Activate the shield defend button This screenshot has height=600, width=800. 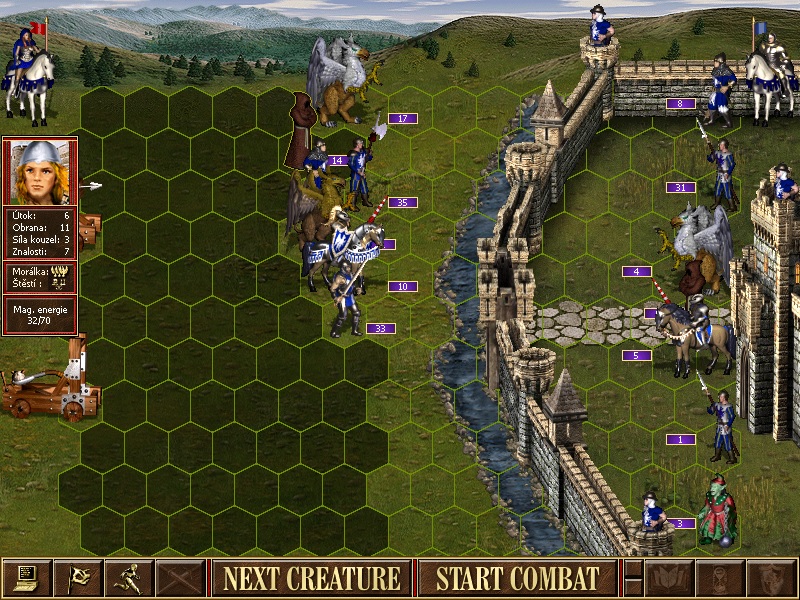click(x=771, y=578)
